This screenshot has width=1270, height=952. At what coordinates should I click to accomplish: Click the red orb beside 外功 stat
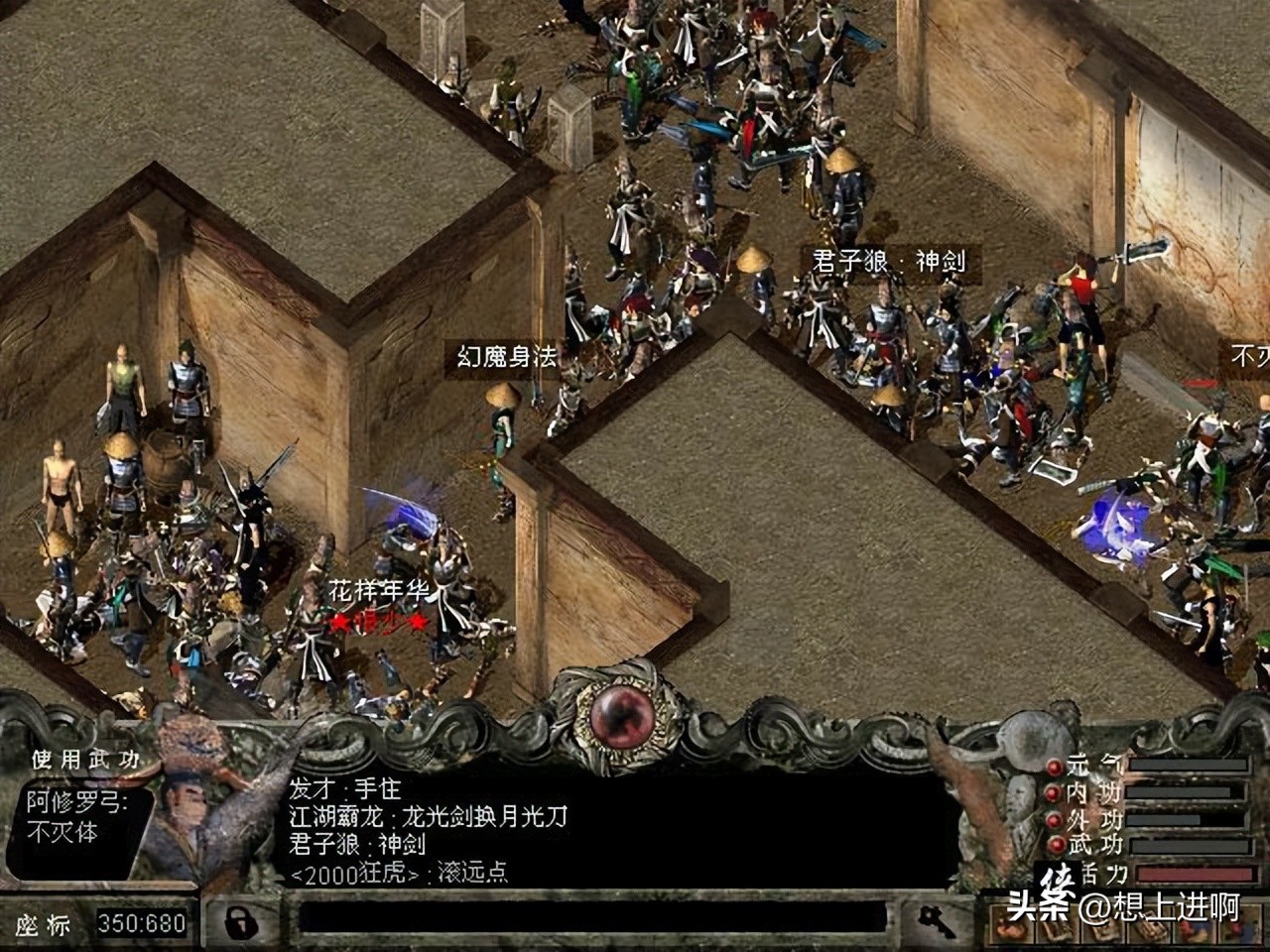pos(1054,820)
